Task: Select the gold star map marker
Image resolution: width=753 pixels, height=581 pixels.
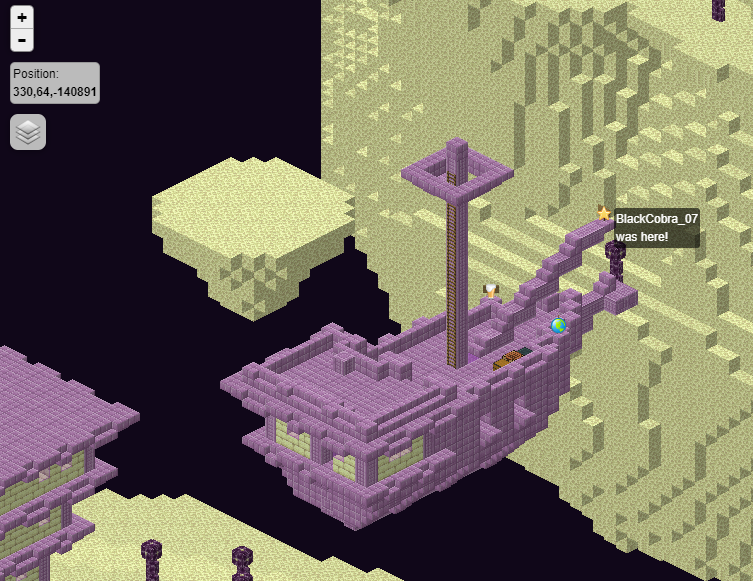Action: tap(604, 213)
